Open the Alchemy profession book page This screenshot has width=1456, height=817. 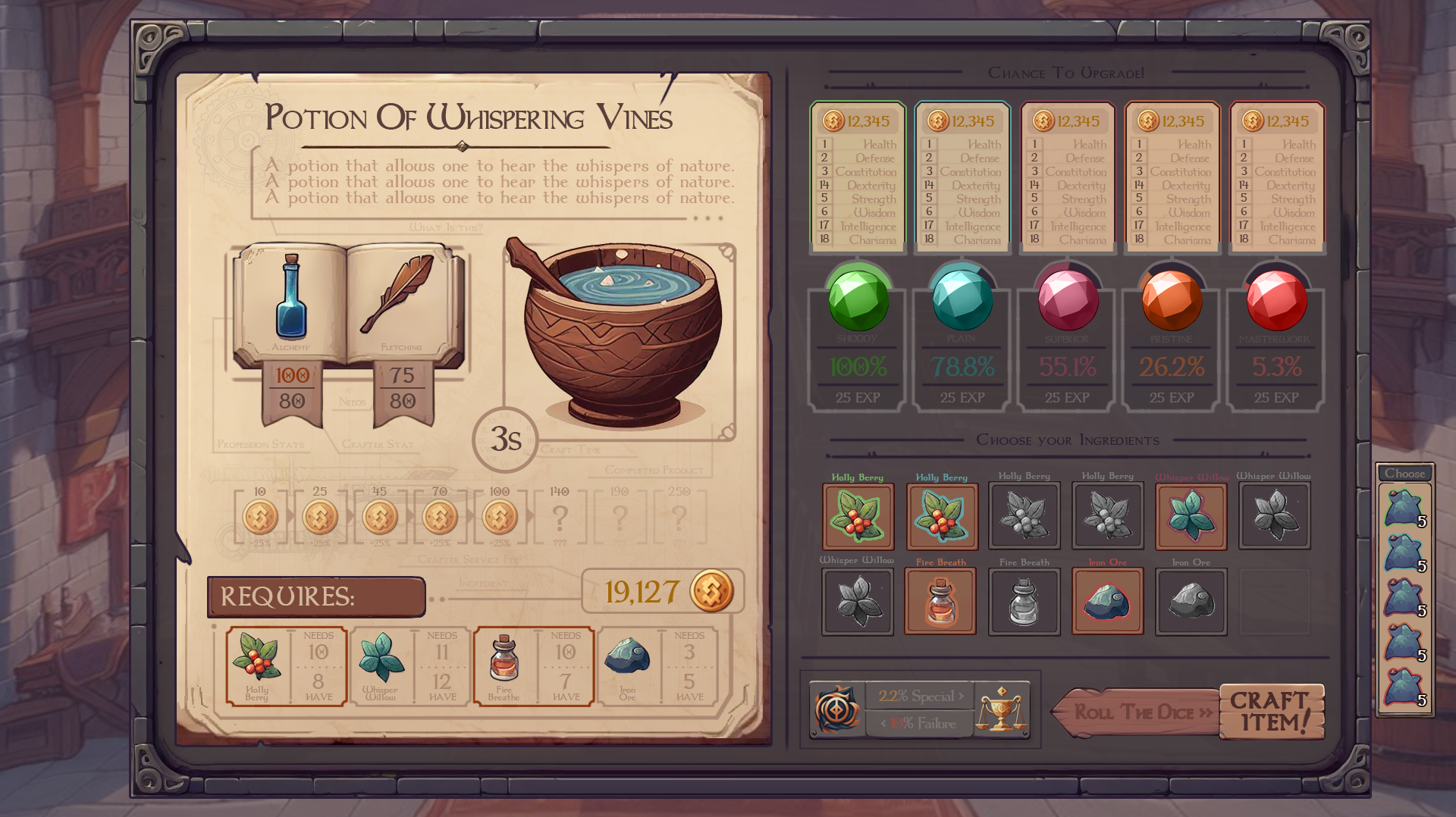pos(291,303)
